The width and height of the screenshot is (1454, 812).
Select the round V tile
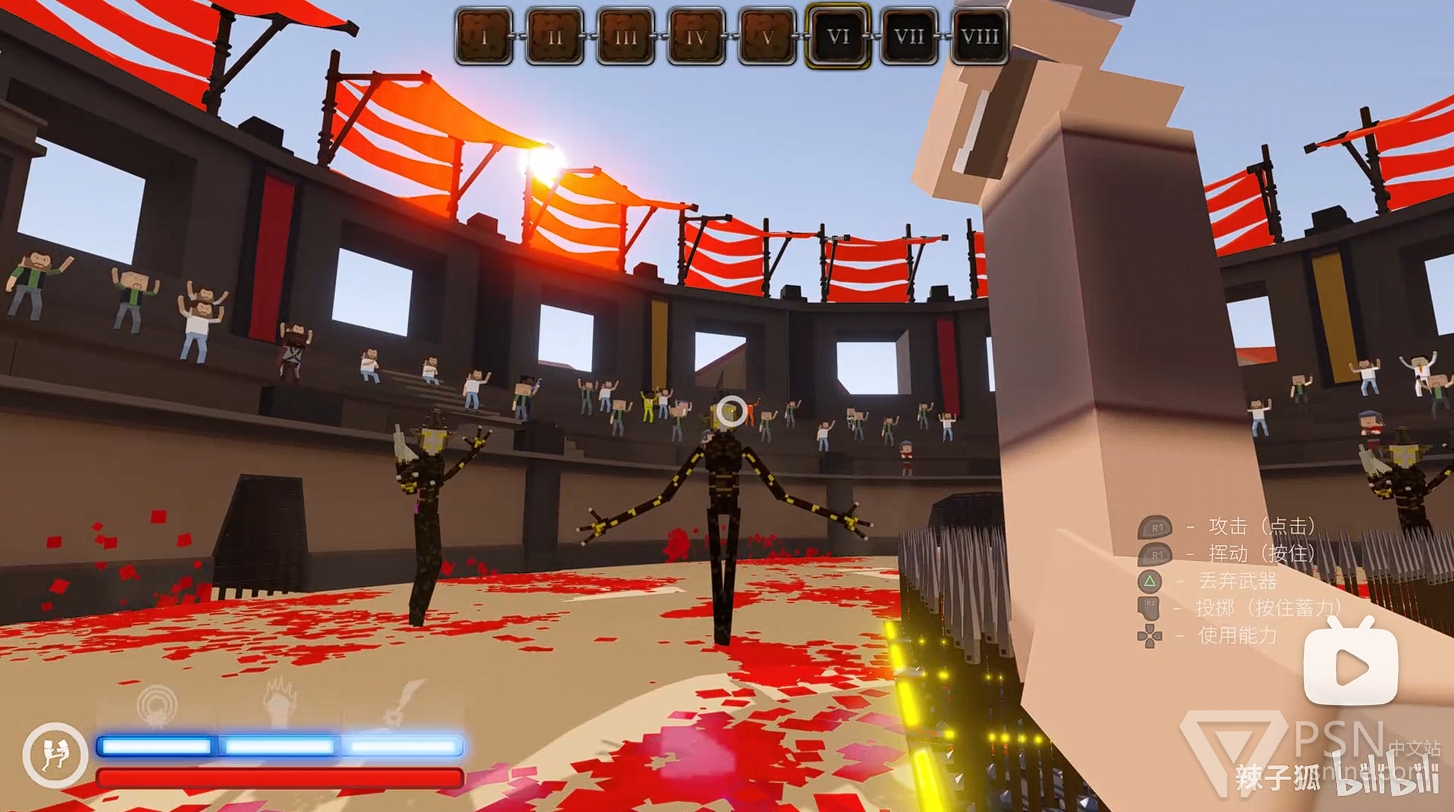(768, 37)
